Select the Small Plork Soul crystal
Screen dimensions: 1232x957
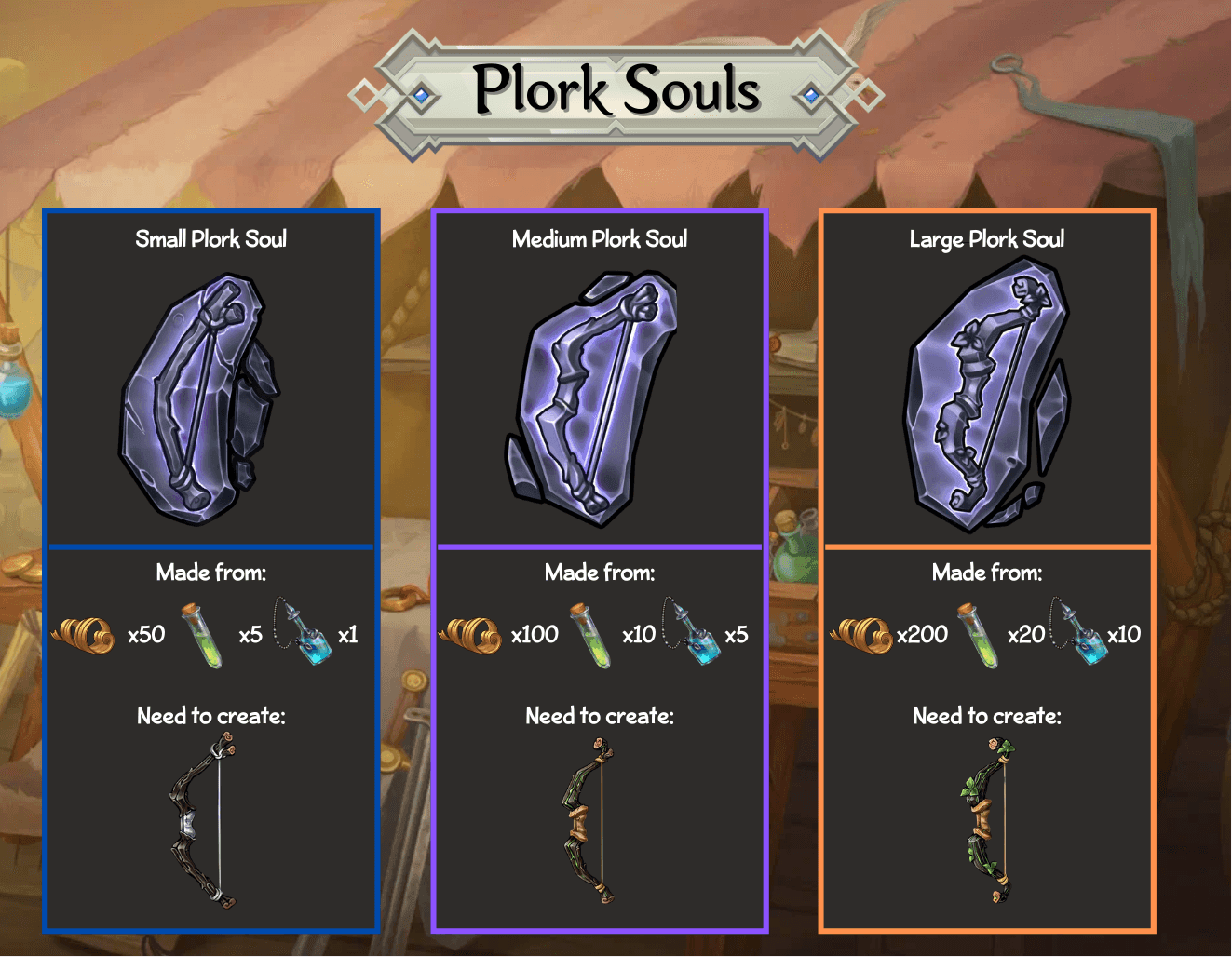pyautogui.click(x=200, y=398)
